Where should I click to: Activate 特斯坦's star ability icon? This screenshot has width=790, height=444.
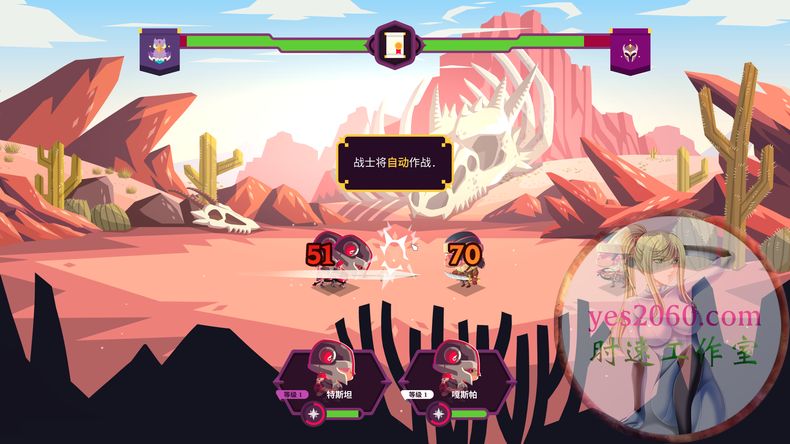(x=316, y=413)
